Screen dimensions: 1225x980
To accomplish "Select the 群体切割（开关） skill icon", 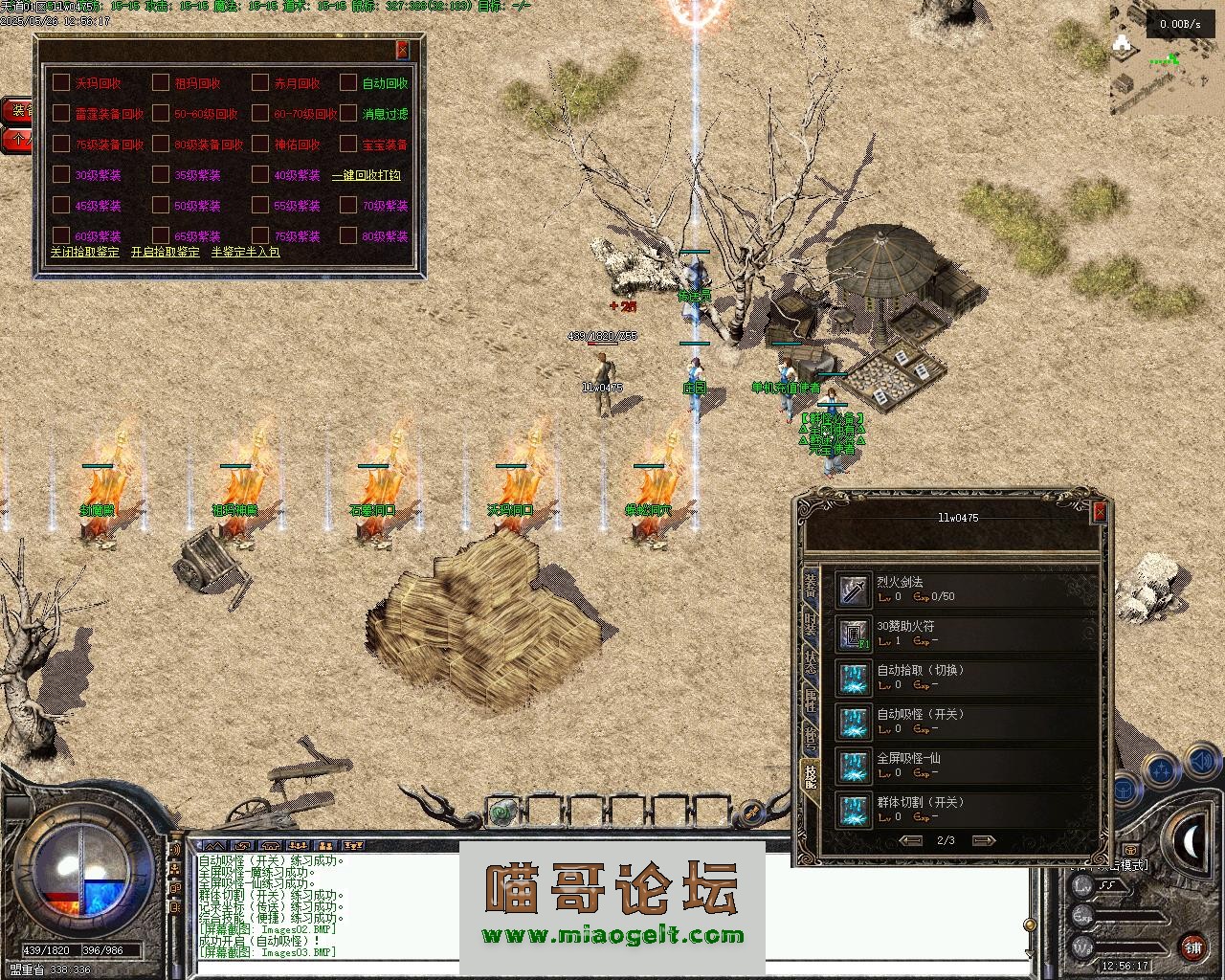I will click(x=852, y=811).
